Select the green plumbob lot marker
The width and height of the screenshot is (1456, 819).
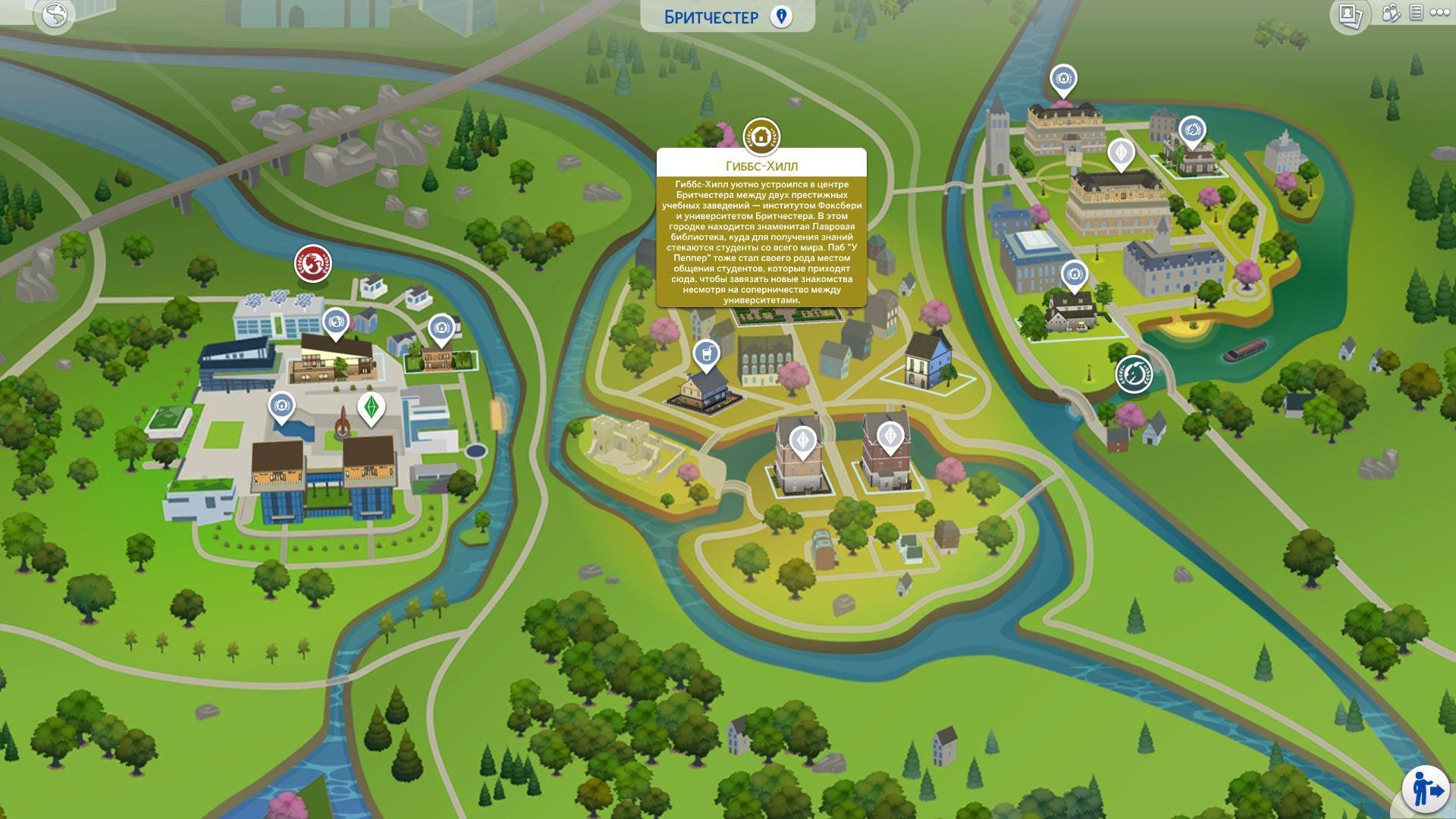click(x=371, y=406)
